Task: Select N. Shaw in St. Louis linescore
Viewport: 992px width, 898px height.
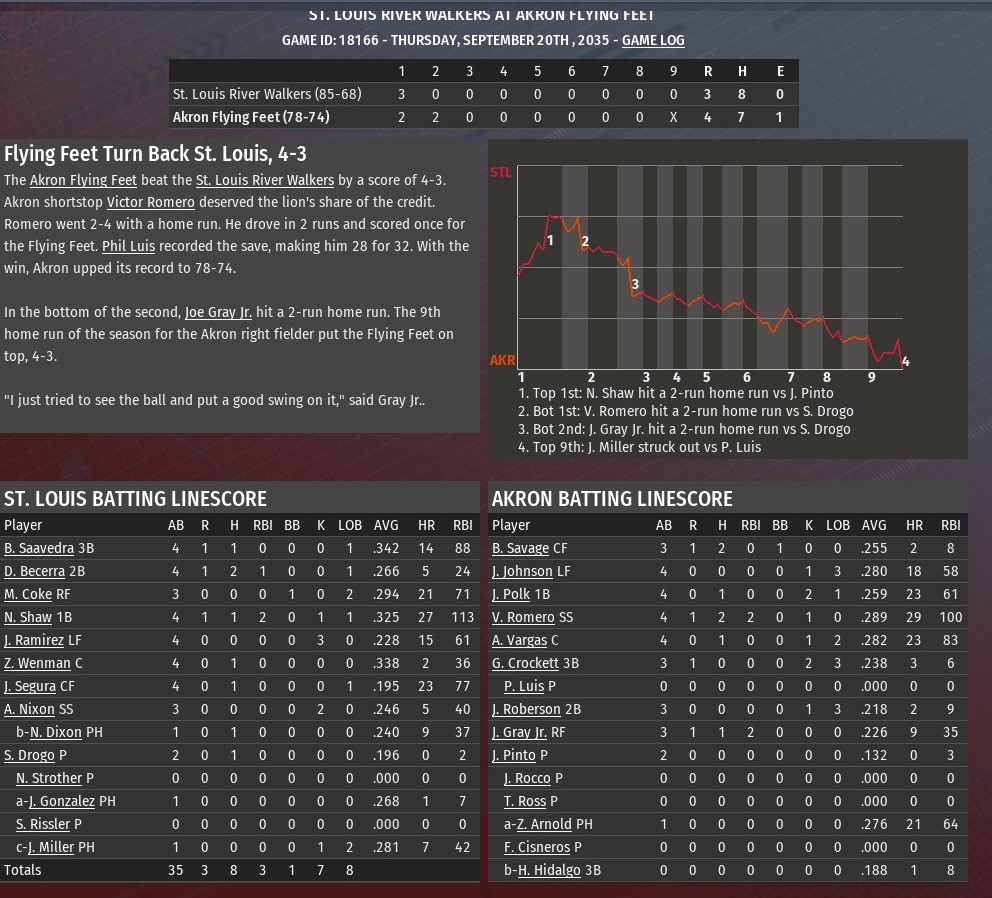Action: (28, 617)
